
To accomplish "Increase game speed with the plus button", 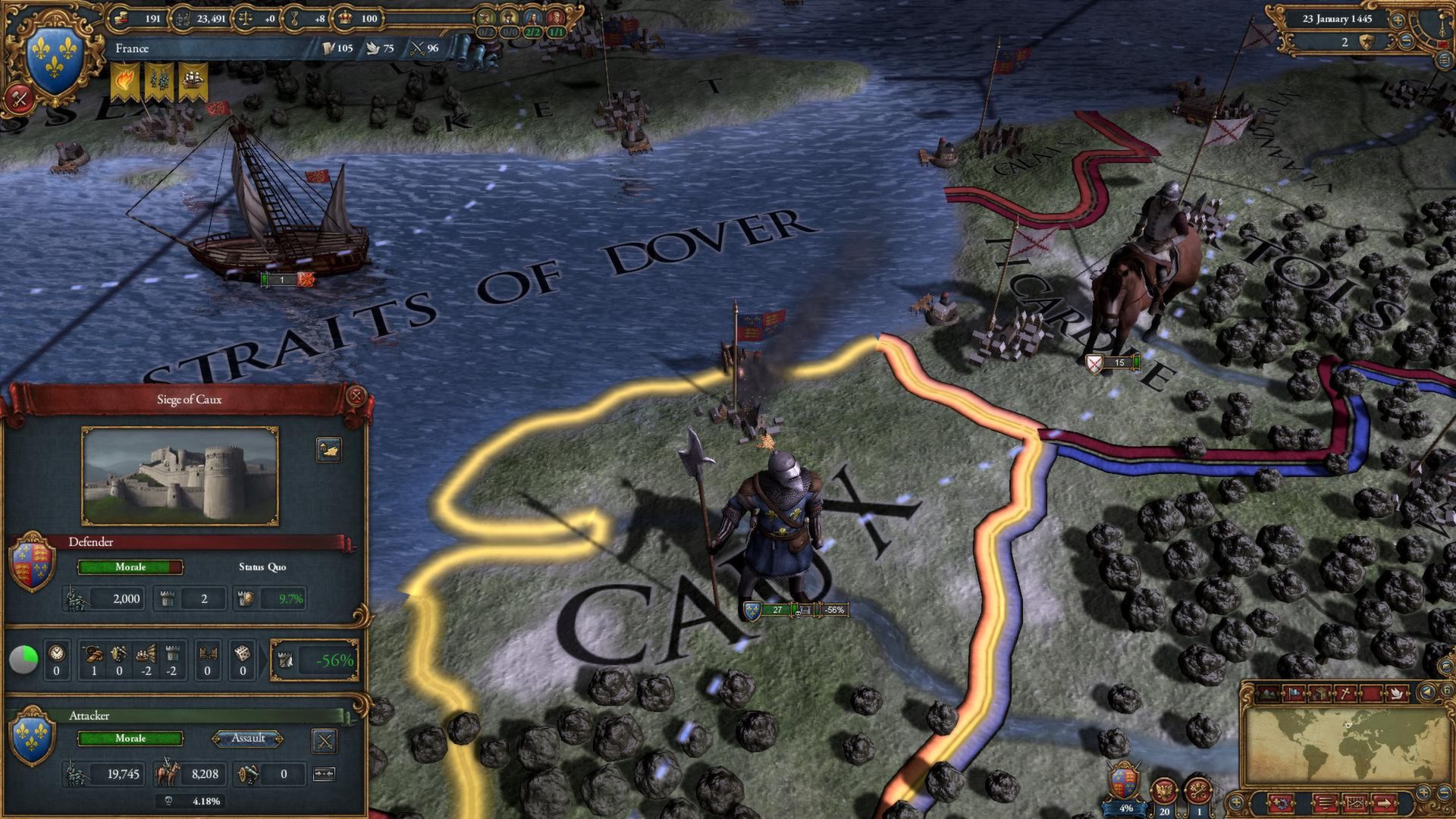I will tap(1398, 20).
